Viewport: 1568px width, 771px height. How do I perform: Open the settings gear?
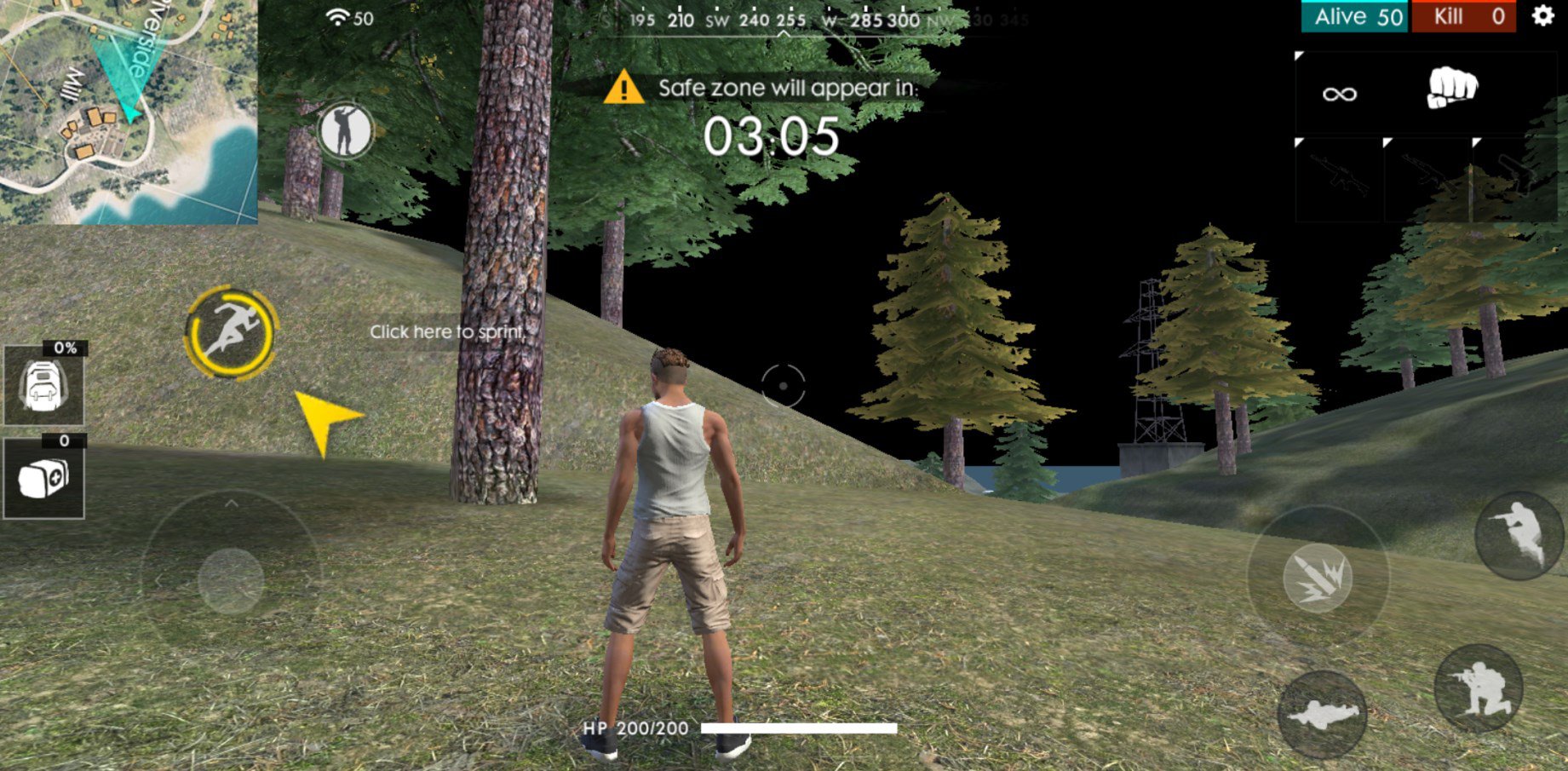click(x=1543, y=17)
